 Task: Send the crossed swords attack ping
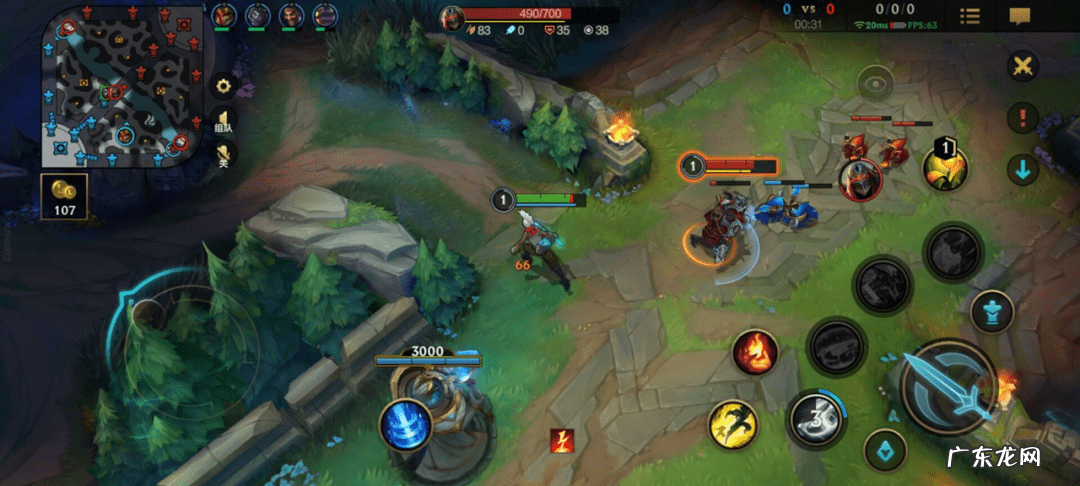pyautogui.click(x=1022, y=67)
